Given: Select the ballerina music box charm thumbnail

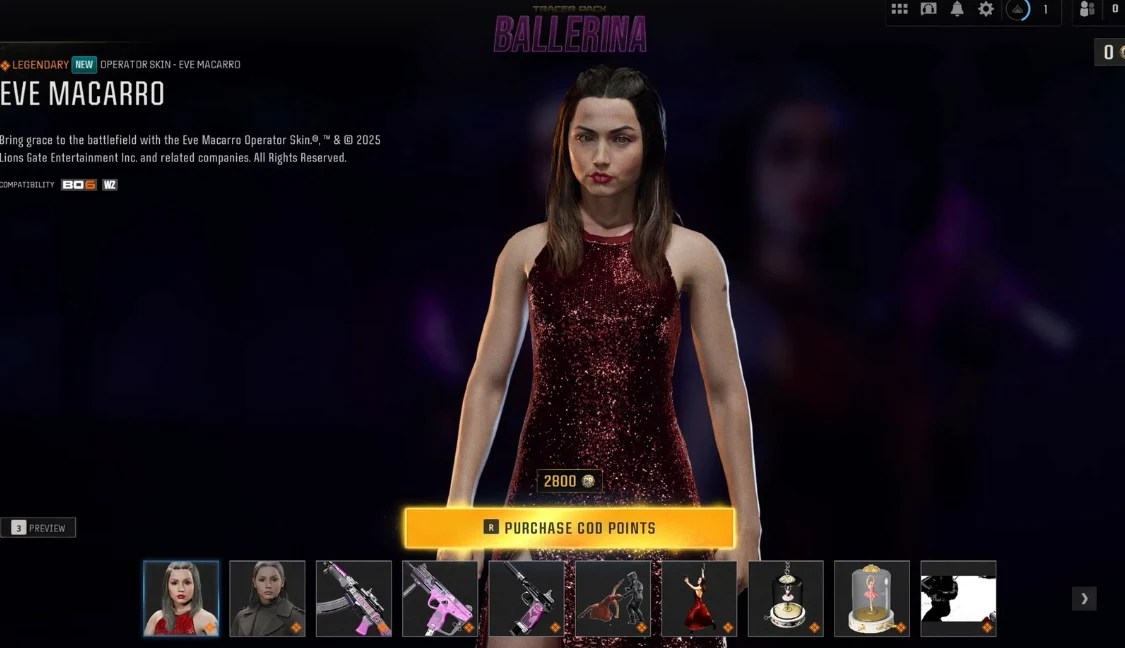Looking at the screenshot, I should pyautogui.click(x=785, y=598).
